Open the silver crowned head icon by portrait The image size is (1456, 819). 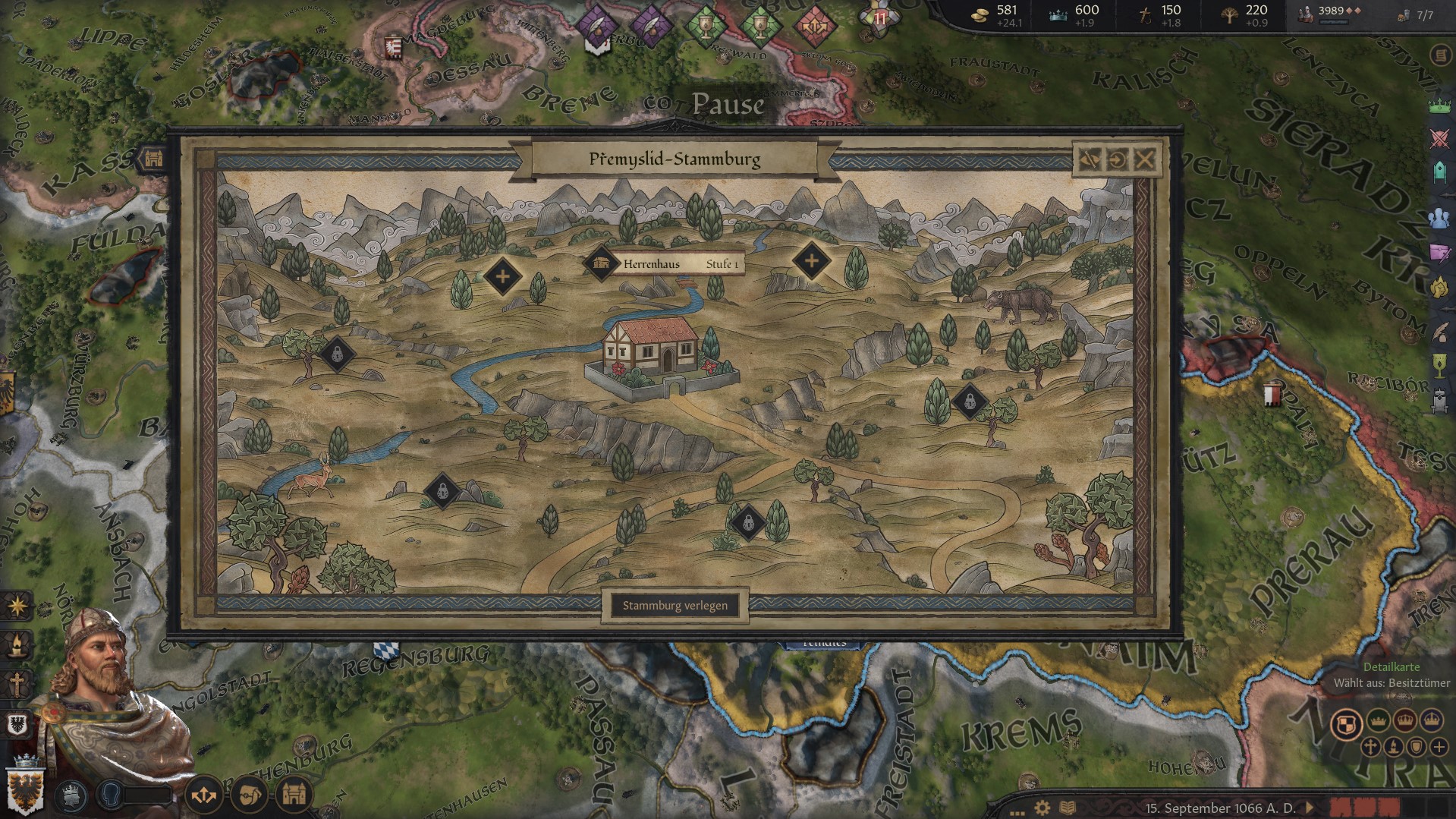(71, 794)
